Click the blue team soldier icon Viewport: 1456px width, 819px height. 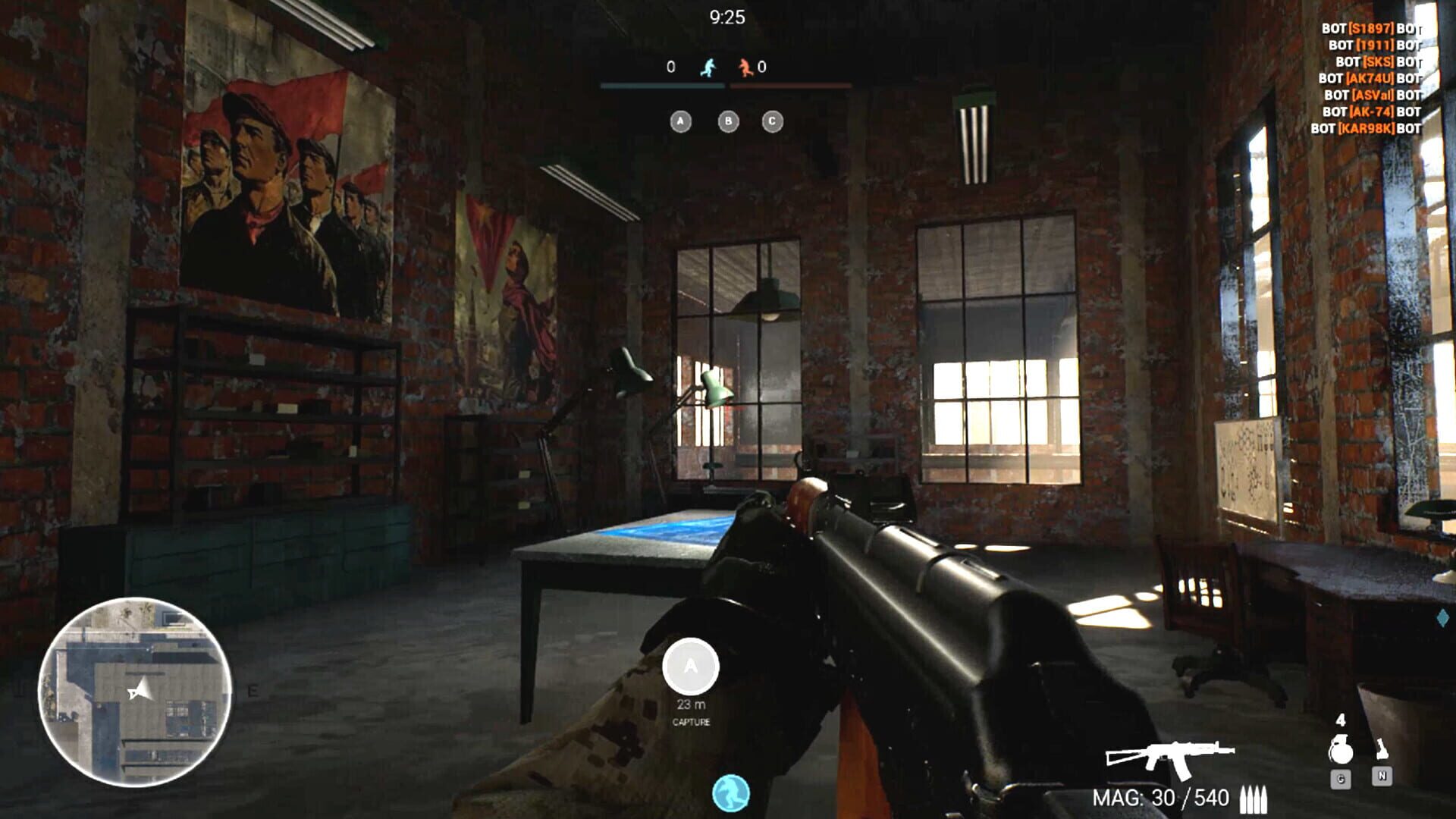pyautogui.click(x=708, y=67)
